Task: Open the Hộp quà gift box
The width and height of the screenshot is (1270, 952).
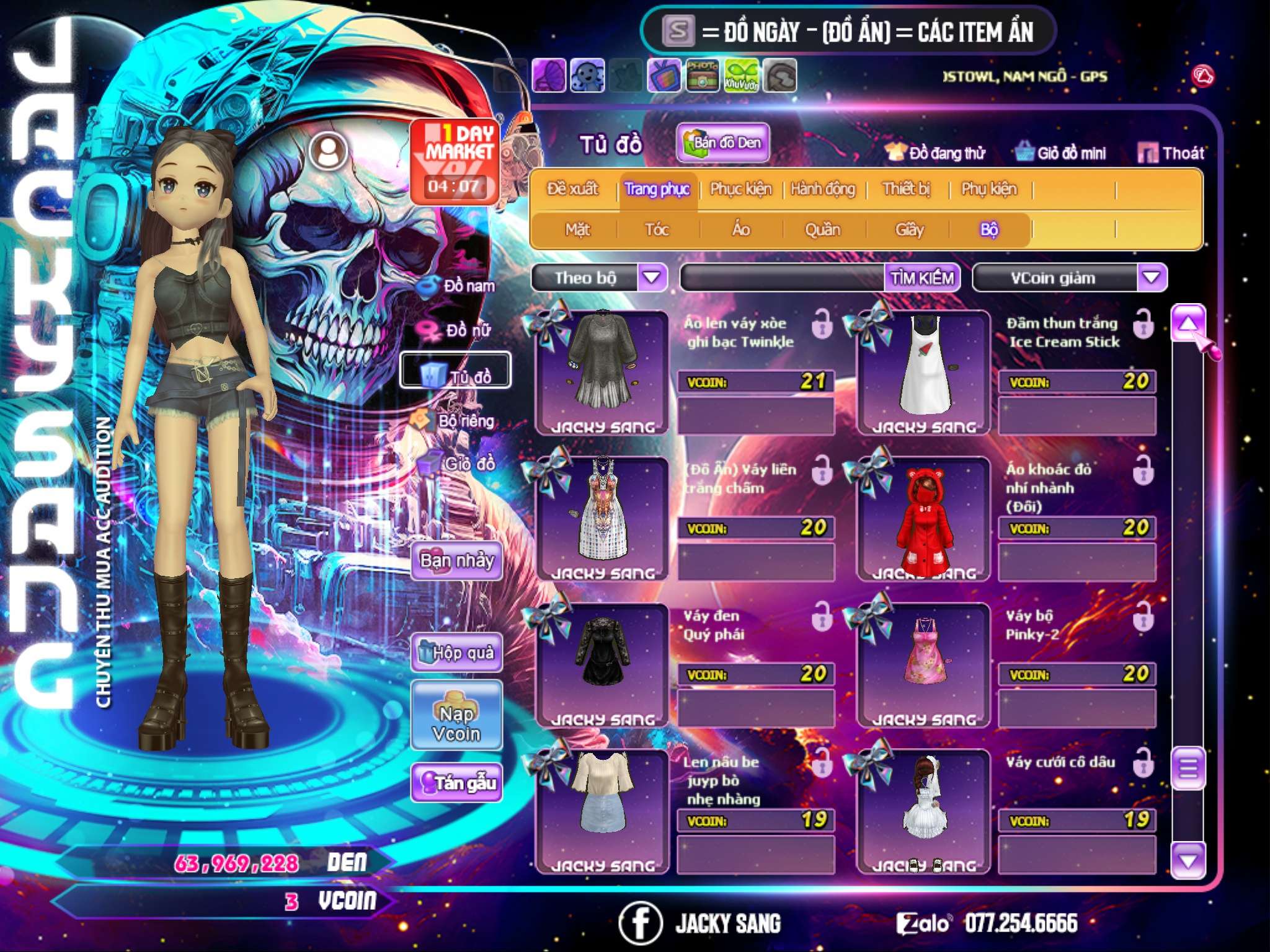Action: 456,652
